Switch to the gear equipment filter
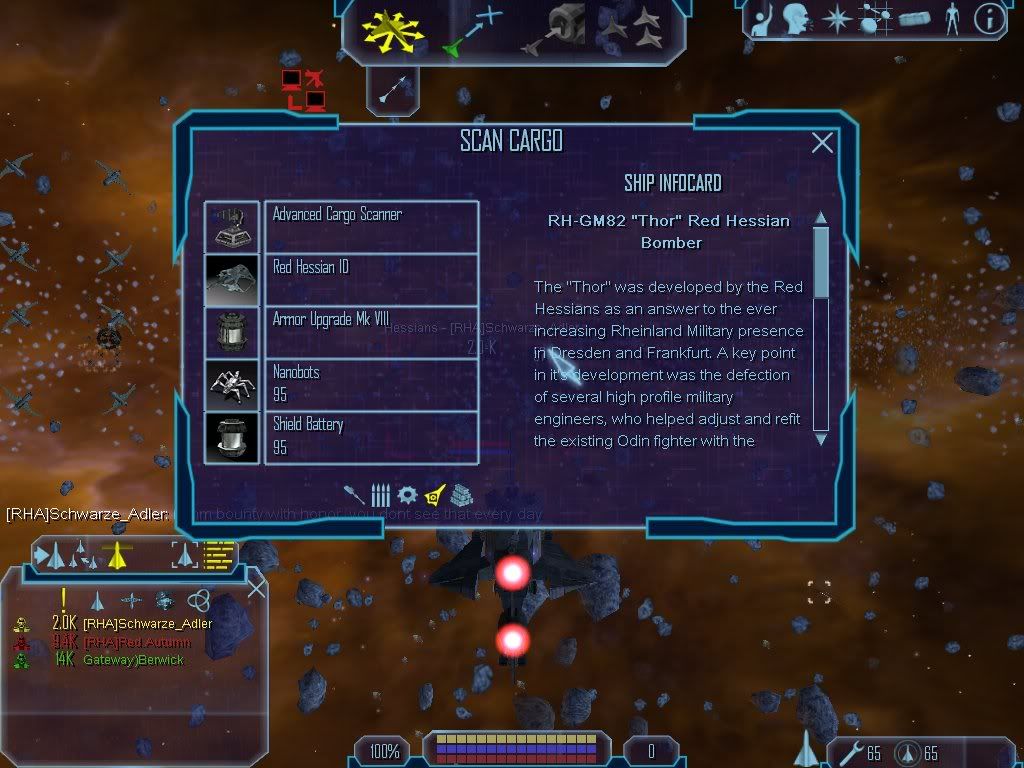 point(406,495)
